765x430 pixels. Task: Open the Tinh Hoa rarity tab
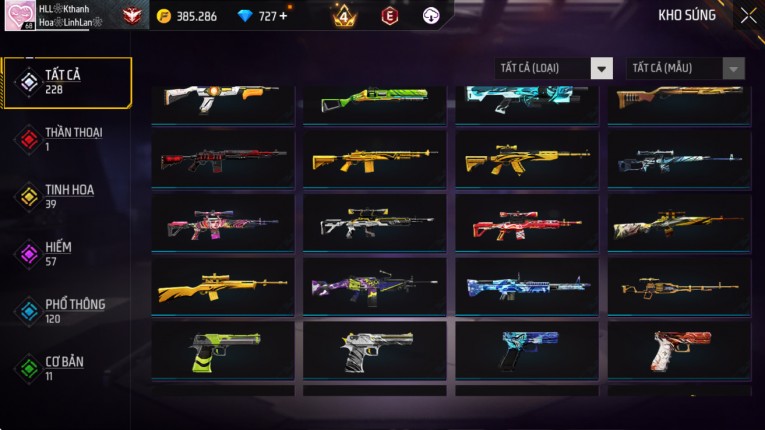(x=67, y=196)
